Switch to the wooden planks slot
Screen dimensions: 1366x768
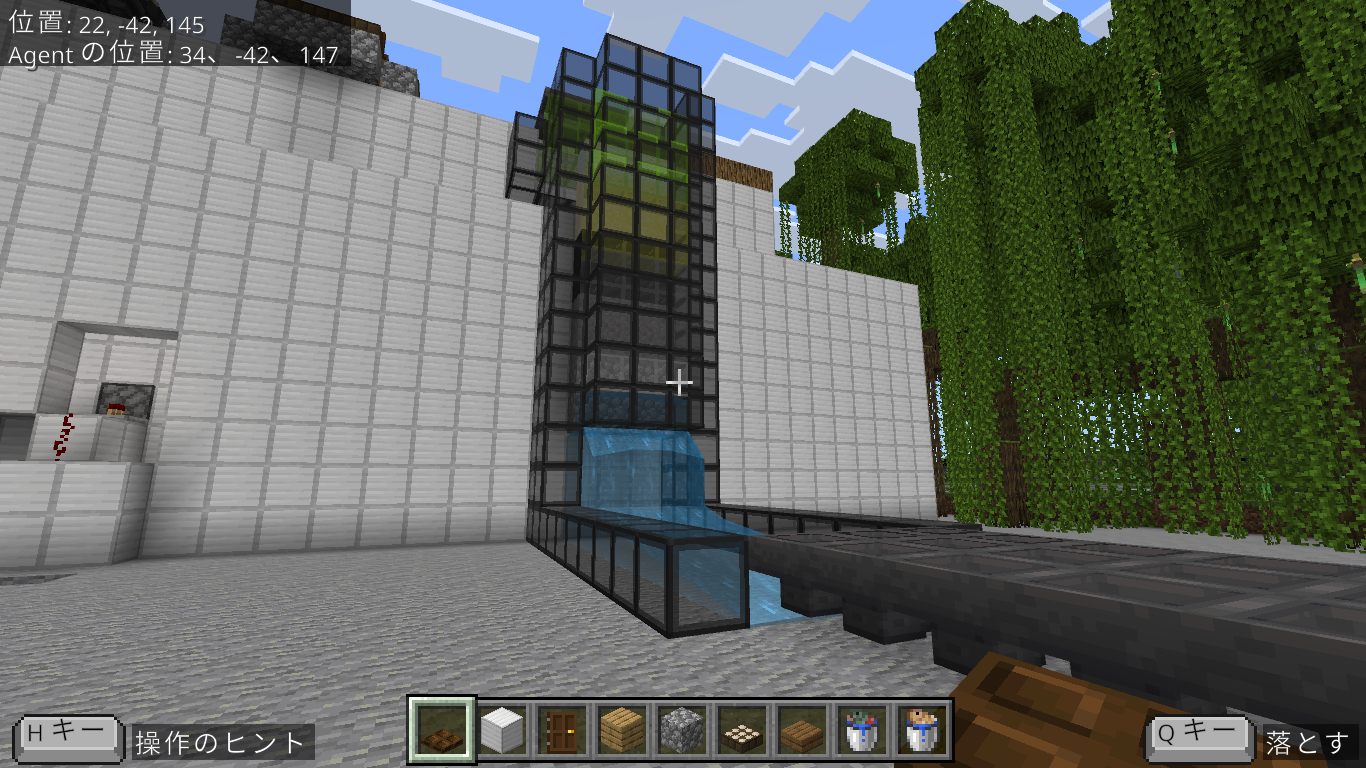[x=619, y=730]
